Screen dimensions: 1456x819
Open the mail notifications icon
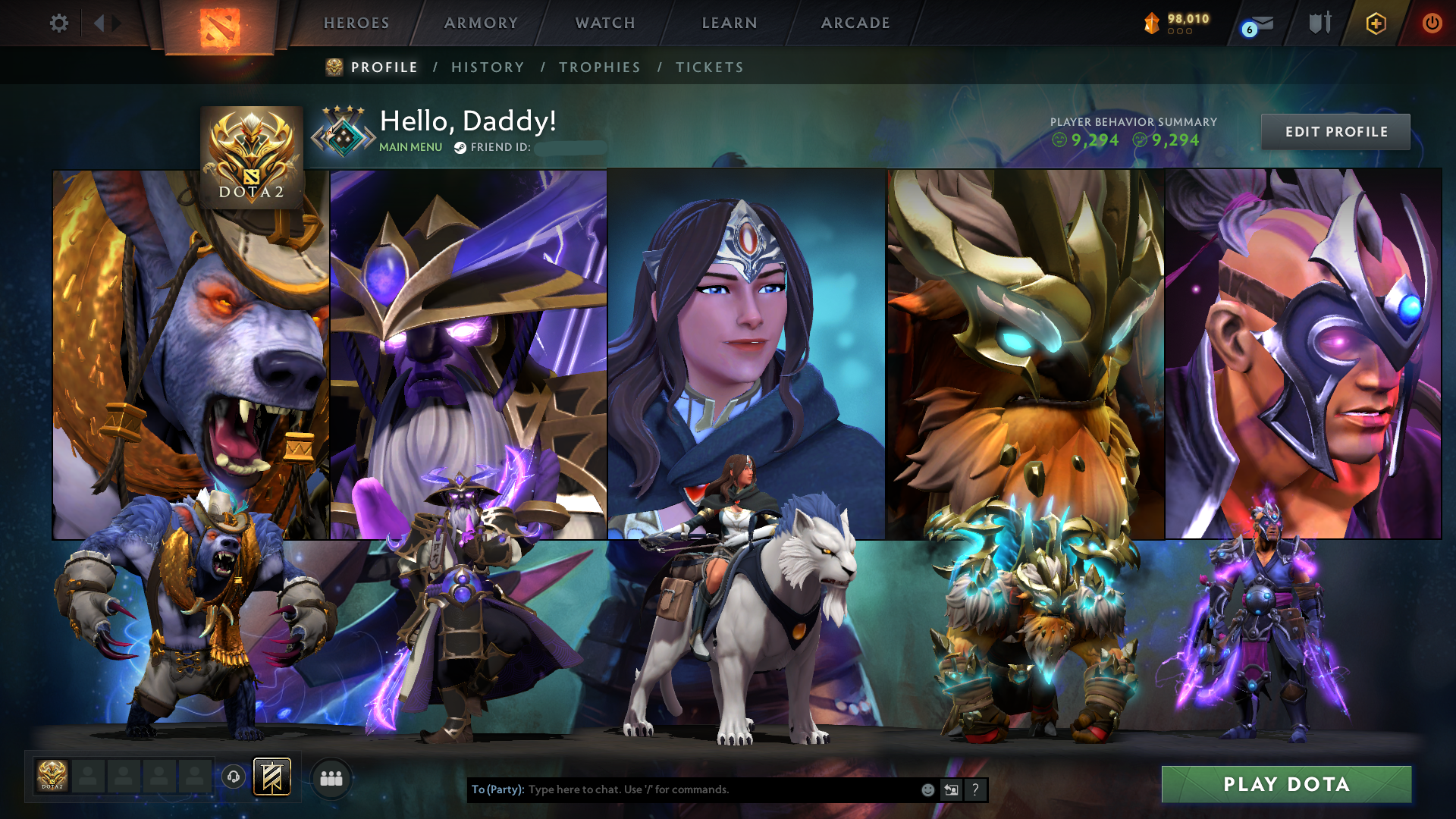coord(1260,24)
